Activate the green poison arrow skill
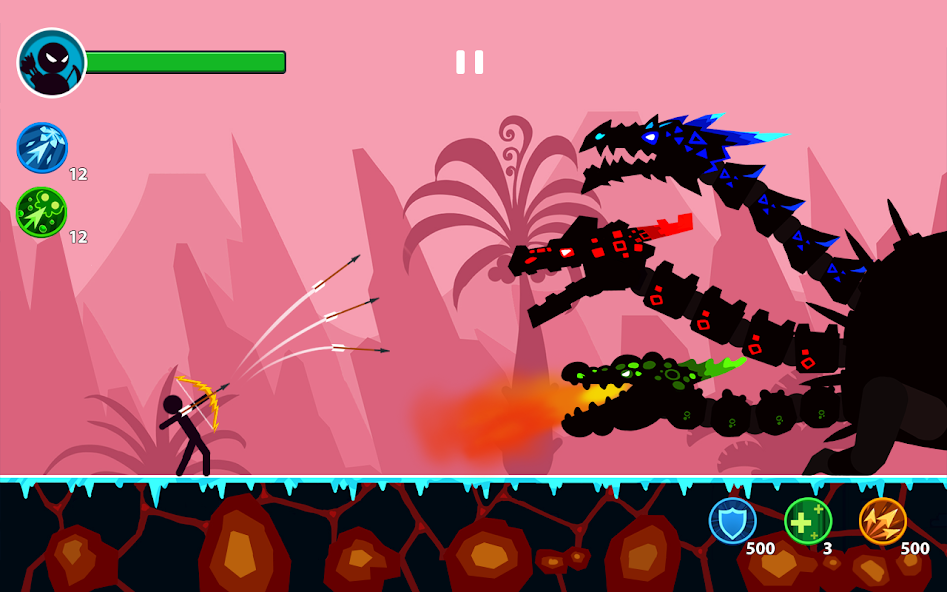This screenshot has width=947, height=592. 42,212
